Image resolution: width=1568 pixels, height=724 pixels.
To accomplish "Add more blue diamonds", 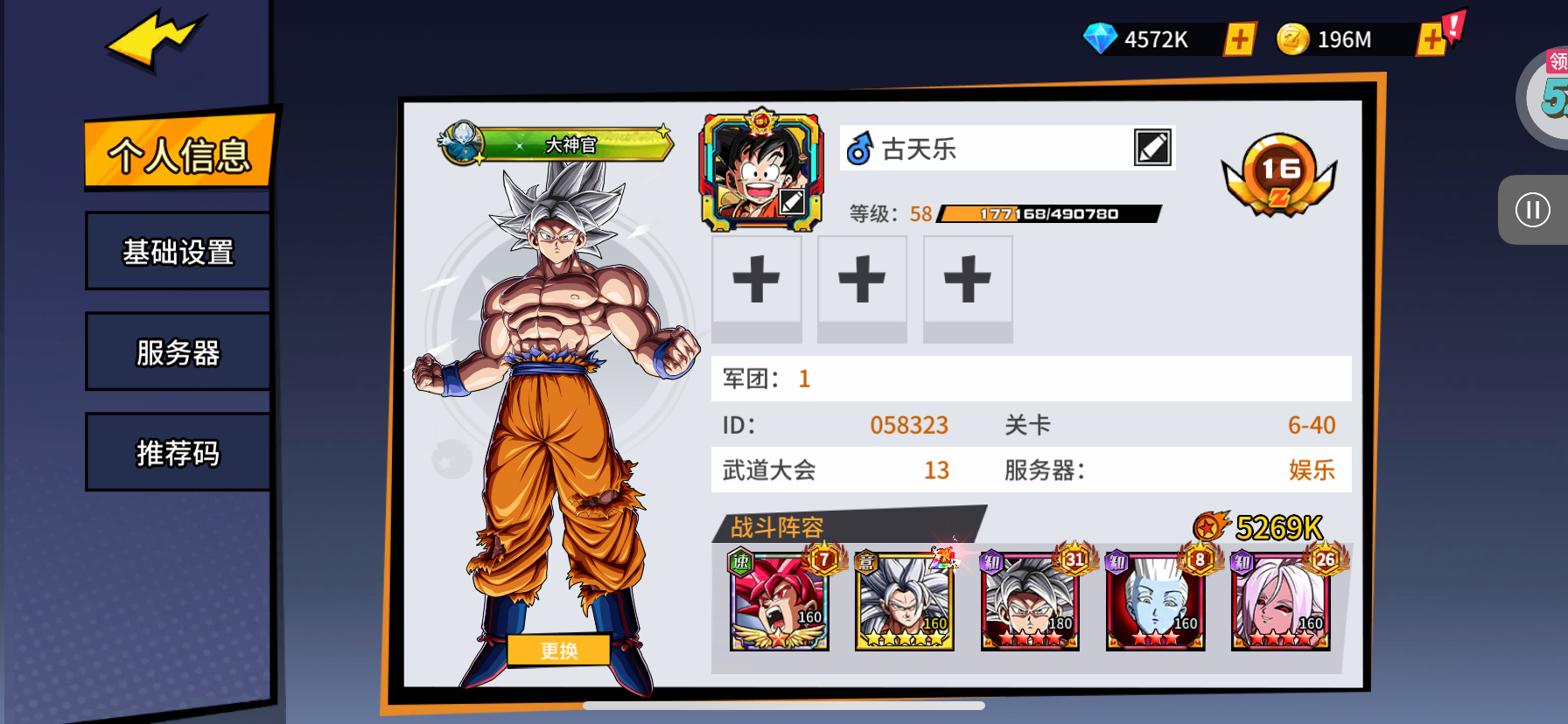I will 1239,39.
